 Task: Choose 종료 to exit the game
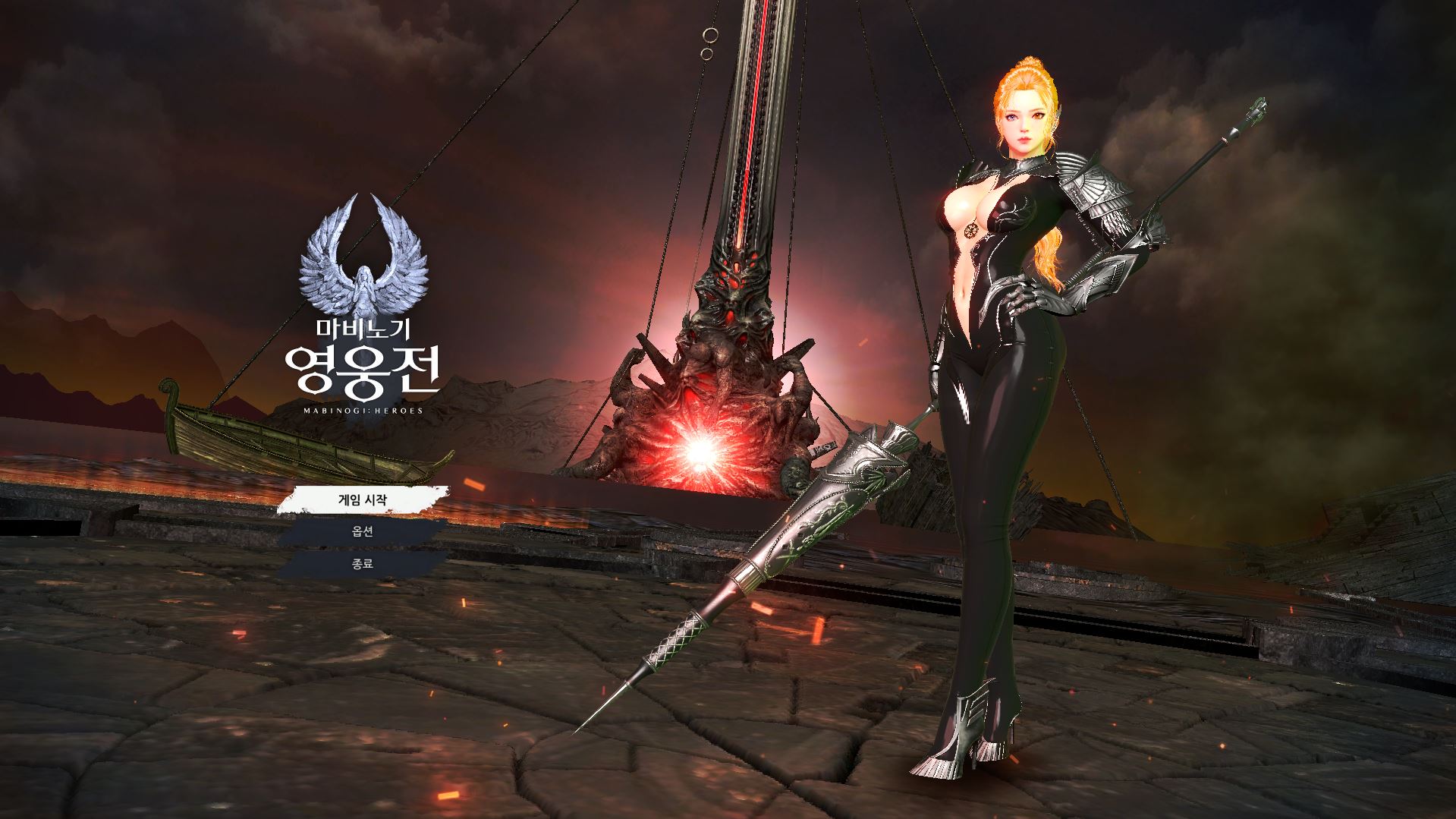coord(363,564)
